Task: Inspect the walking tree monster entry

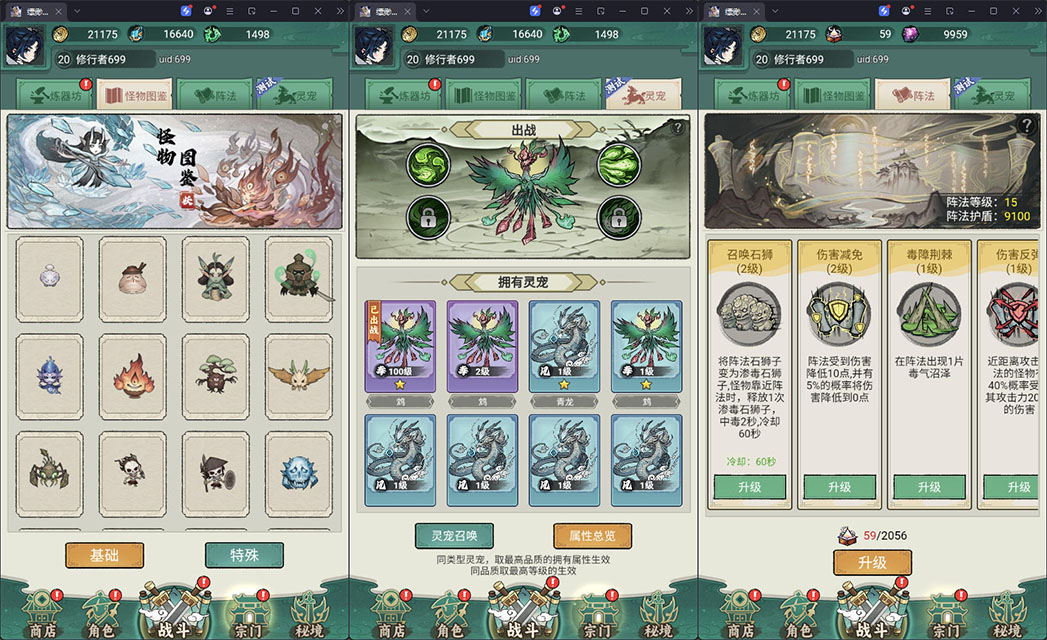Action: point(215,376)
